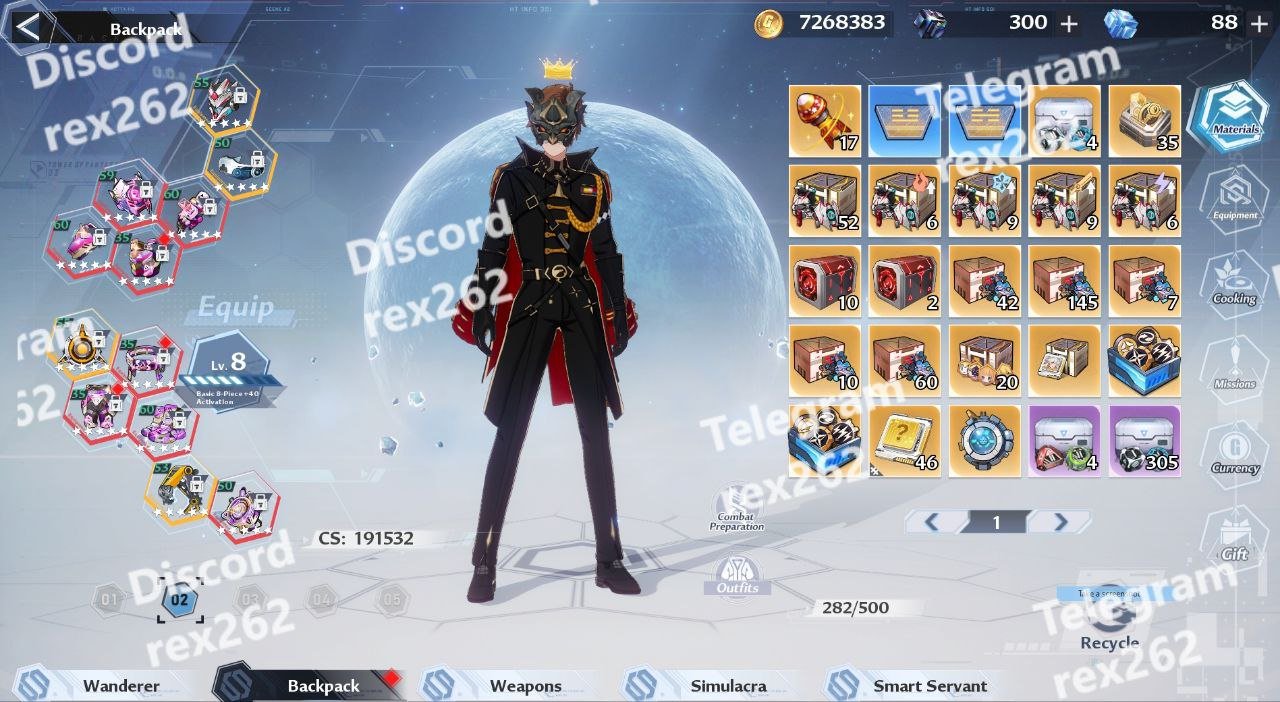
Task: Switch to the Smart Servant tab
Action: 929,686
